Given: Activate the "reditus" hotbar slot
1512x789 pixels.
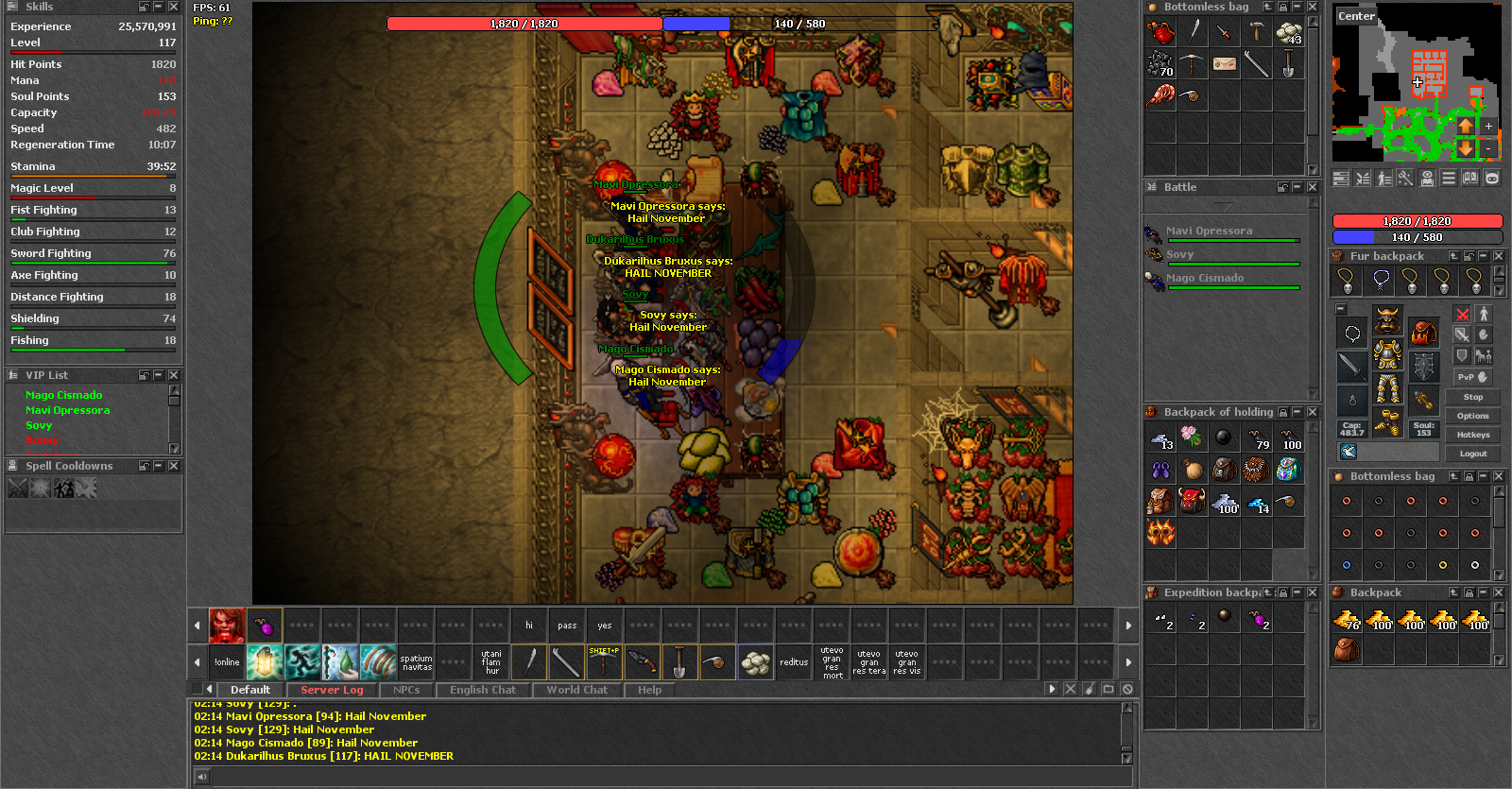Looking at the screenshot, I should point(794,662).
